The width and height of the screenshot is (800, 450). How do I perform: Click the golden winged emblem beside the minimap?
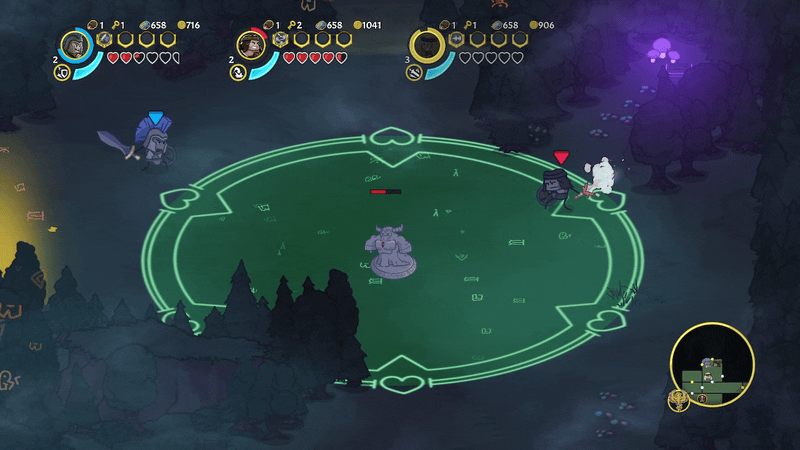tap(679, 399)
